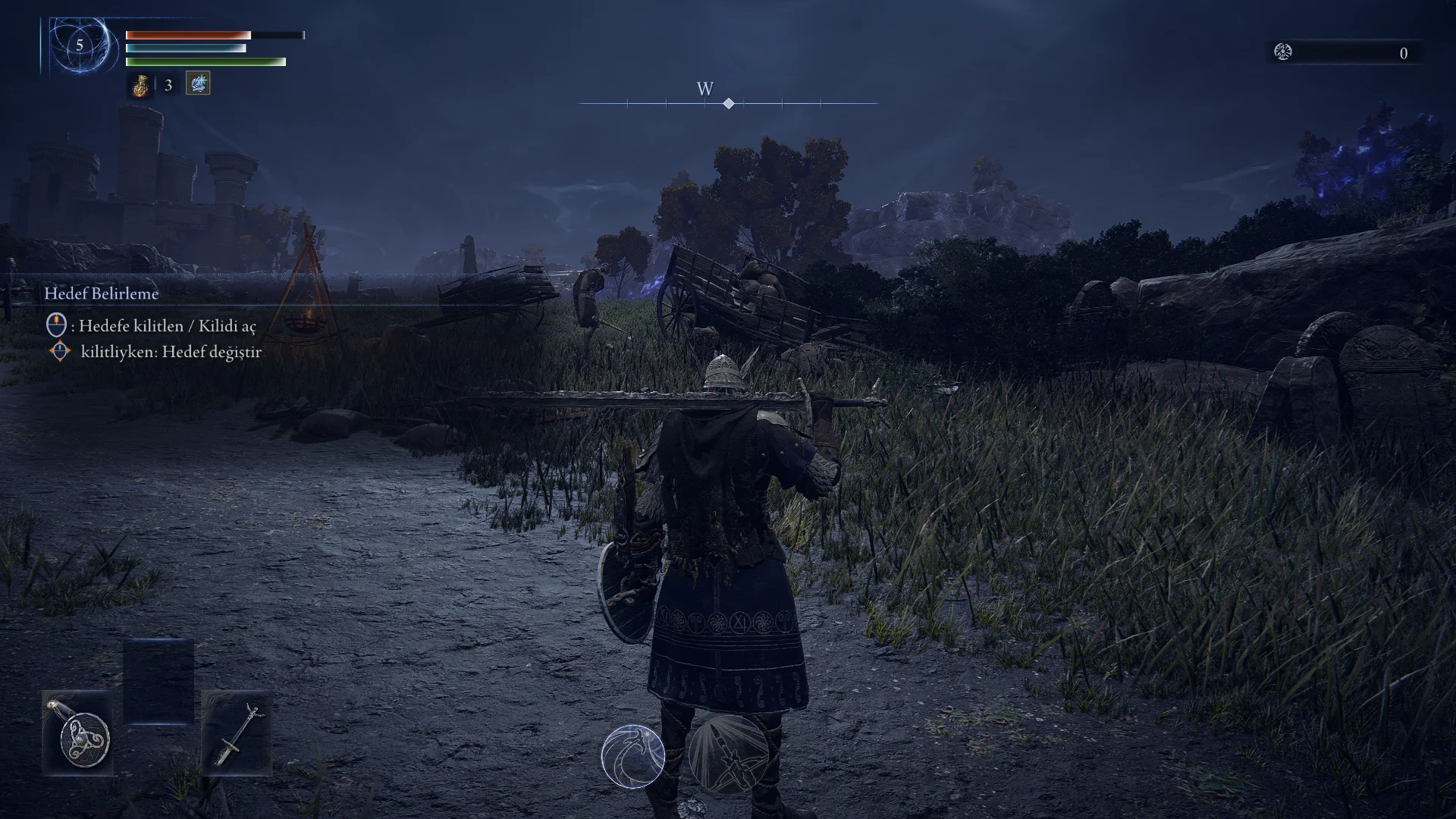Select the round shield equipment slot
Image resolution: width=1456 pixels, height=819 pixels.
78,733
